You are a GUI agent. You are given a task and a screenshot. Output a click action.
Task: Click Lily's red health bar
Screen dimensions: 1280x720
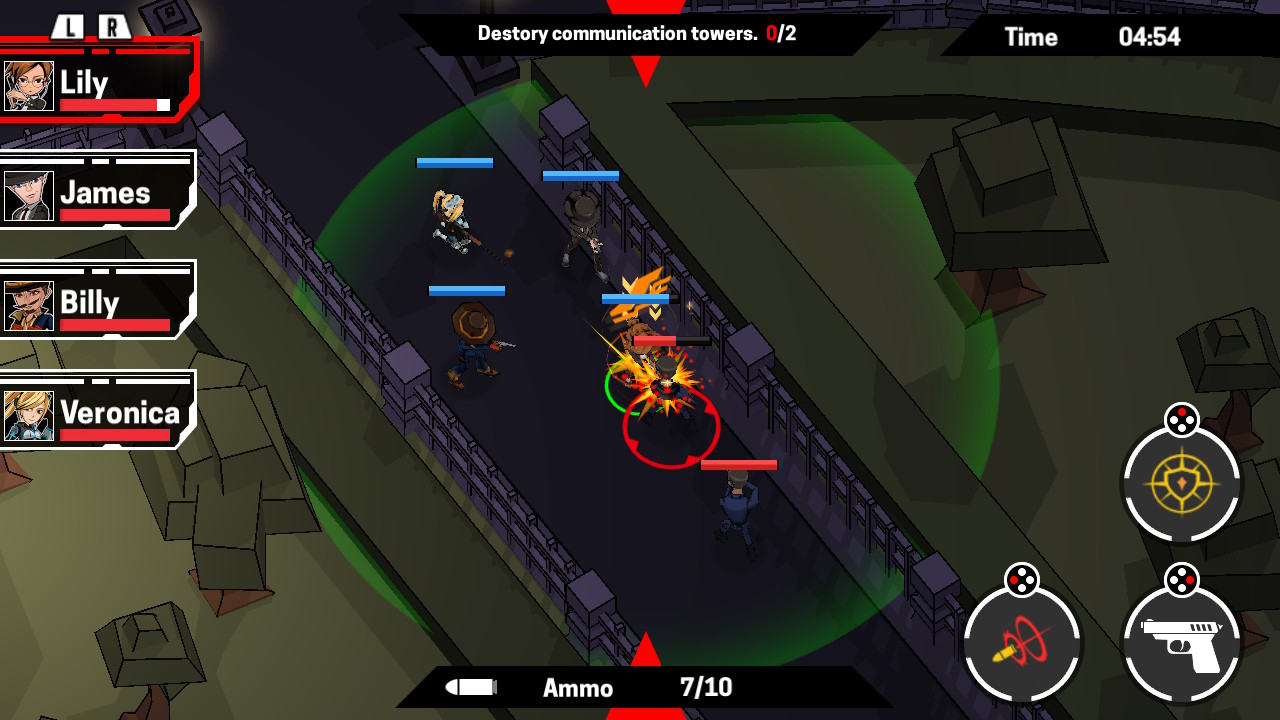pyautogui.click(x=111, y=102)
